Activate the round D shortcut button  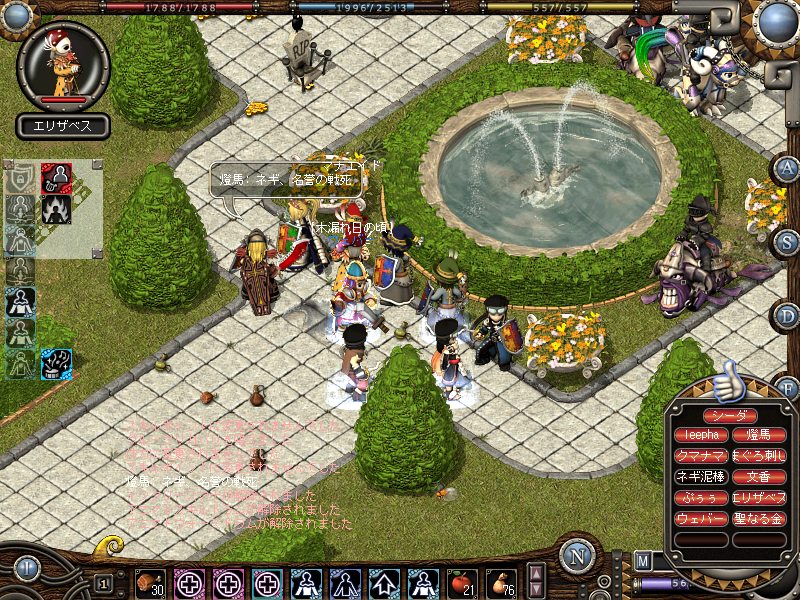click(787, 316)
